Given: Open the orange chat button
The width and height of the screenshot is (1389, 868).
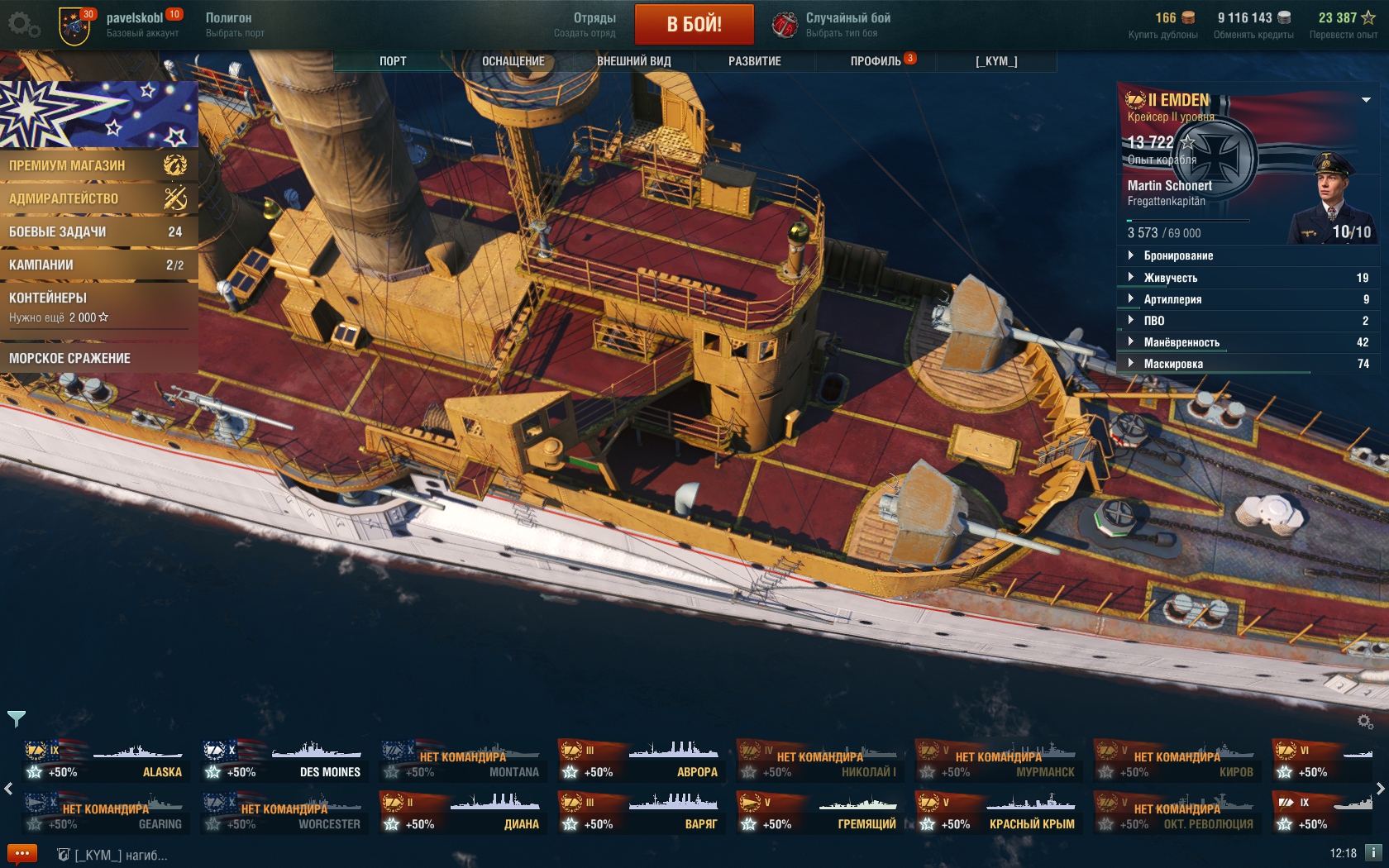Looking at the screenshot, I should pyautogui.click(x=22, y=853).
